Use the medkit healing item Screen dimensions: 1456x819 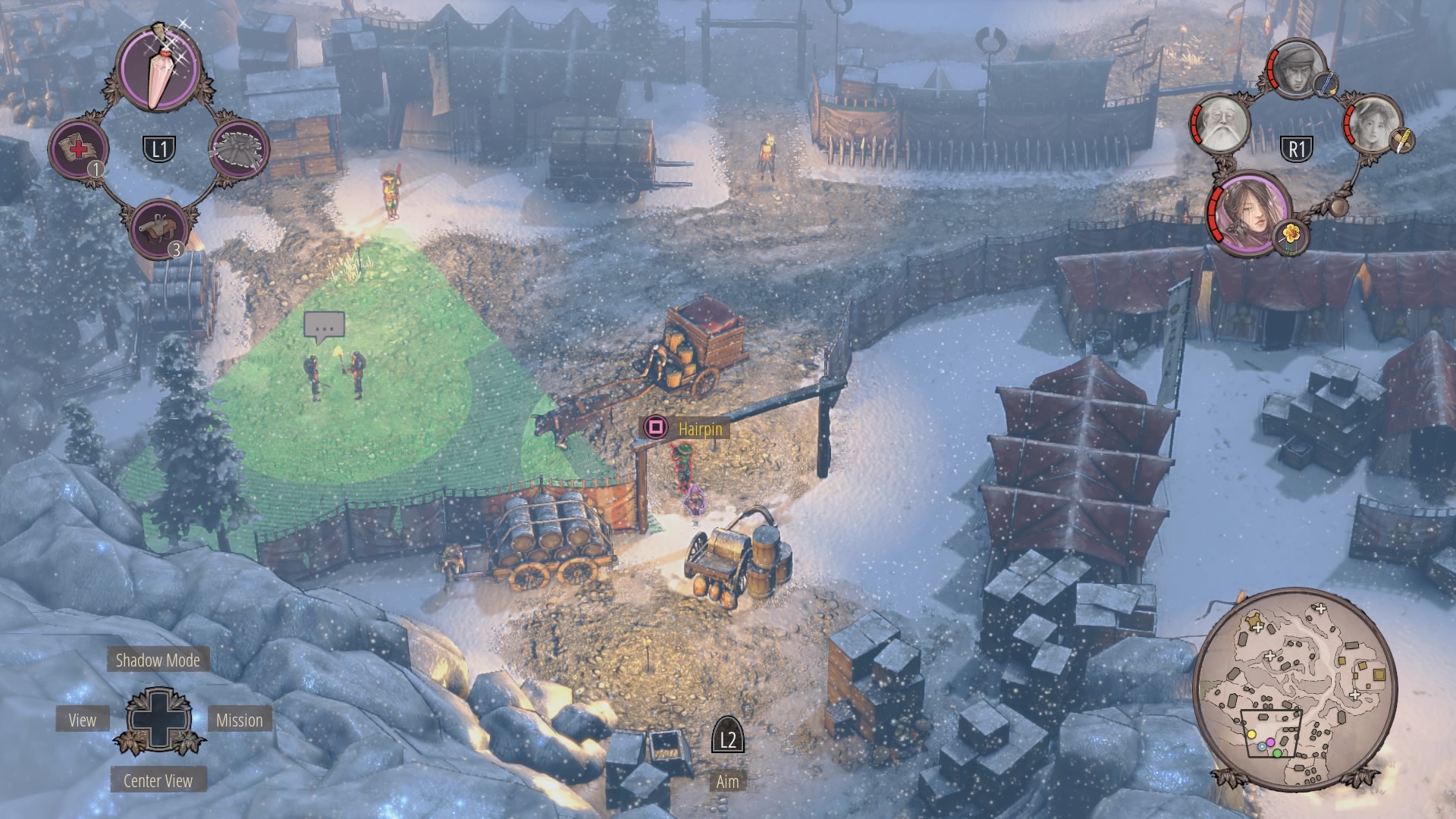point(79,148)
